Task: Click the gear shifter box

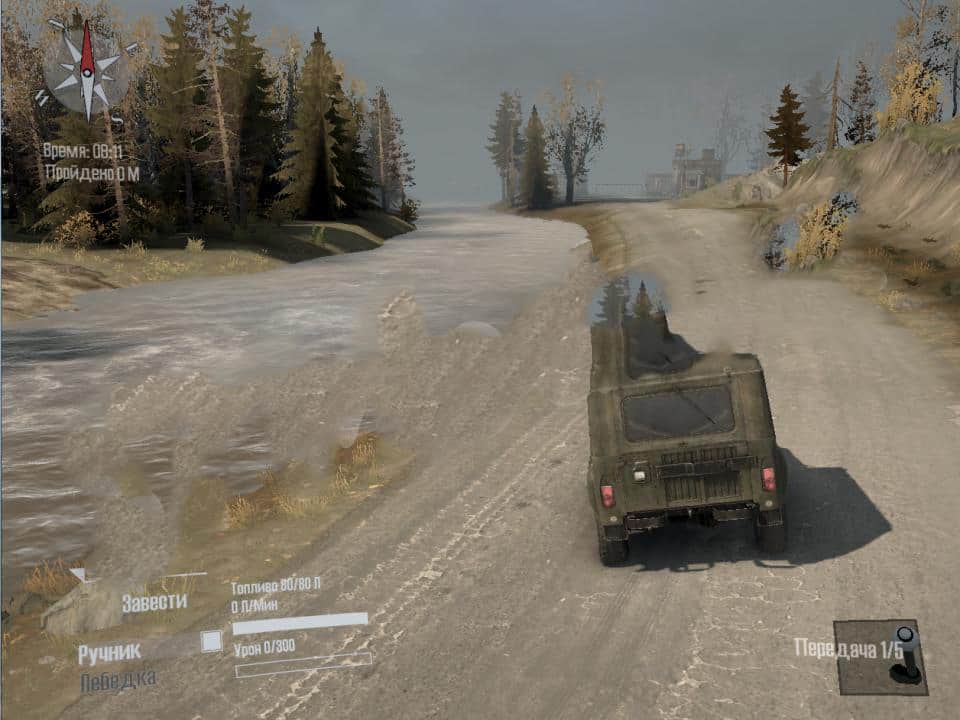Action: [880, 657]
